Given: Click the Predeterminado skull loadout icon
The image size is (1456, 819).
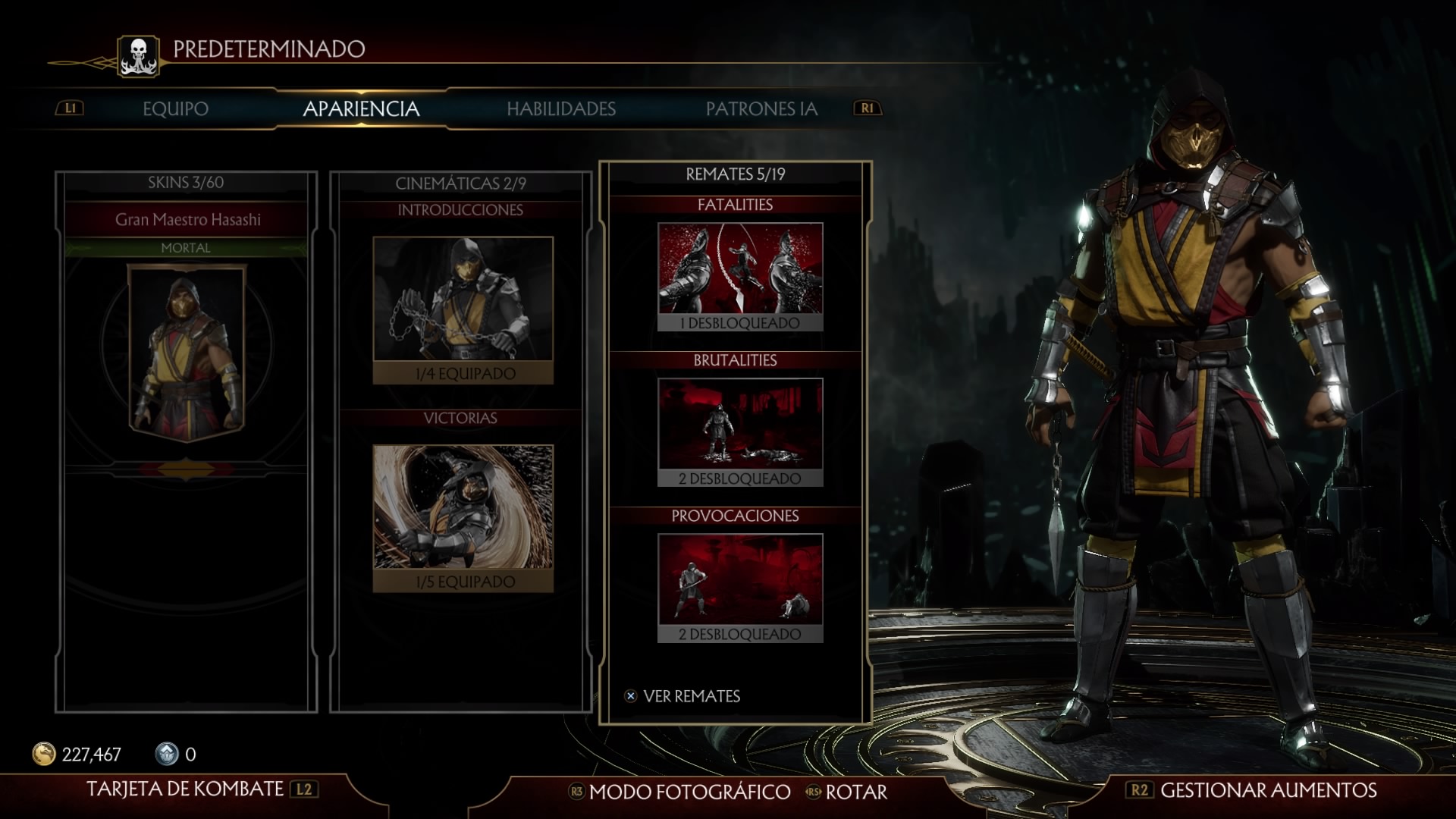Looking at the screenshot, I should [x=139, y=55].
